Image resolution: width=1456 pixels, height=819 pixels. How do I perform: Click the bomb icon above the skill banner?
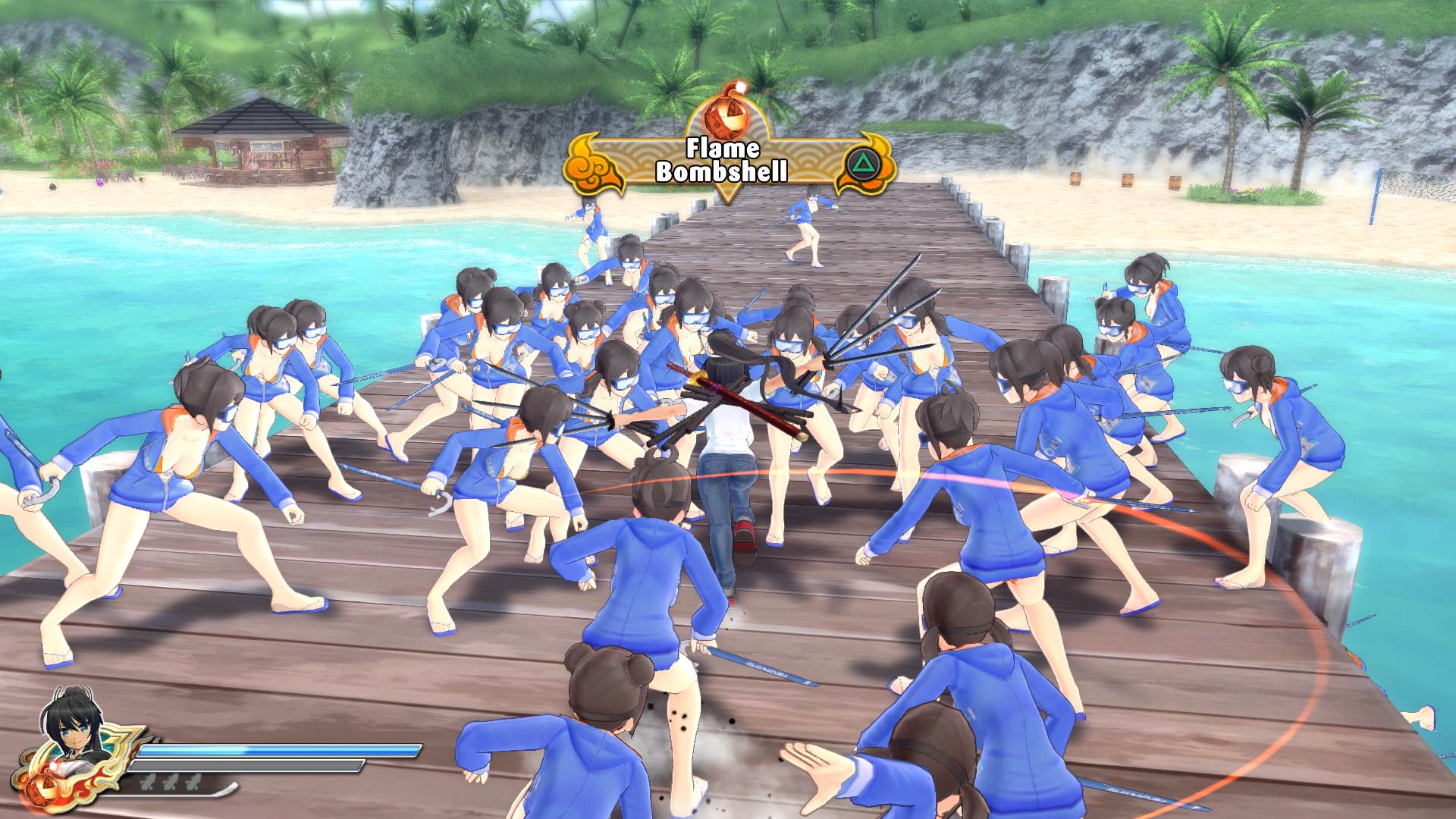coord(724,117)
